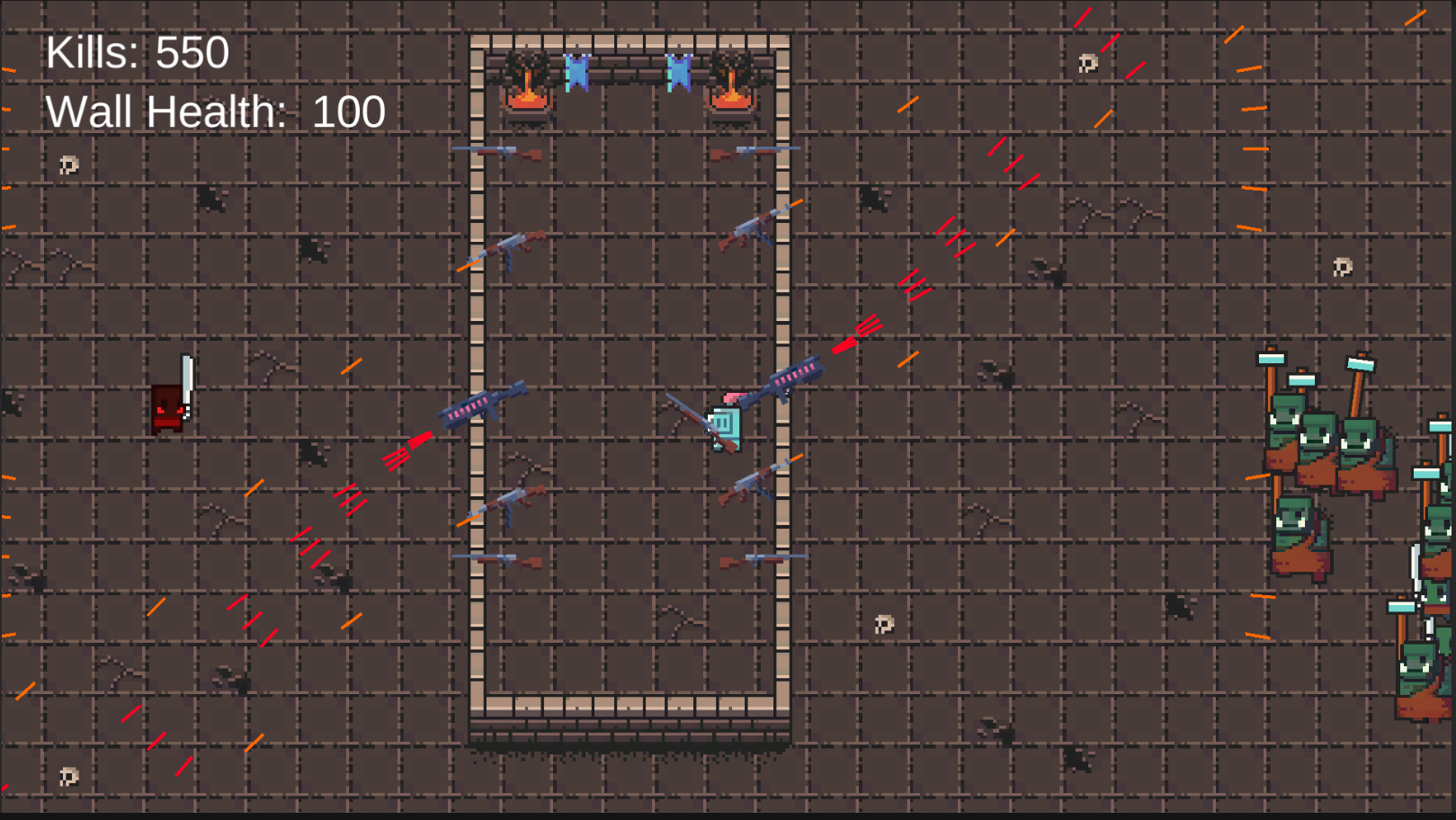Click the Kills: 550 counter

tap(135, 54)
